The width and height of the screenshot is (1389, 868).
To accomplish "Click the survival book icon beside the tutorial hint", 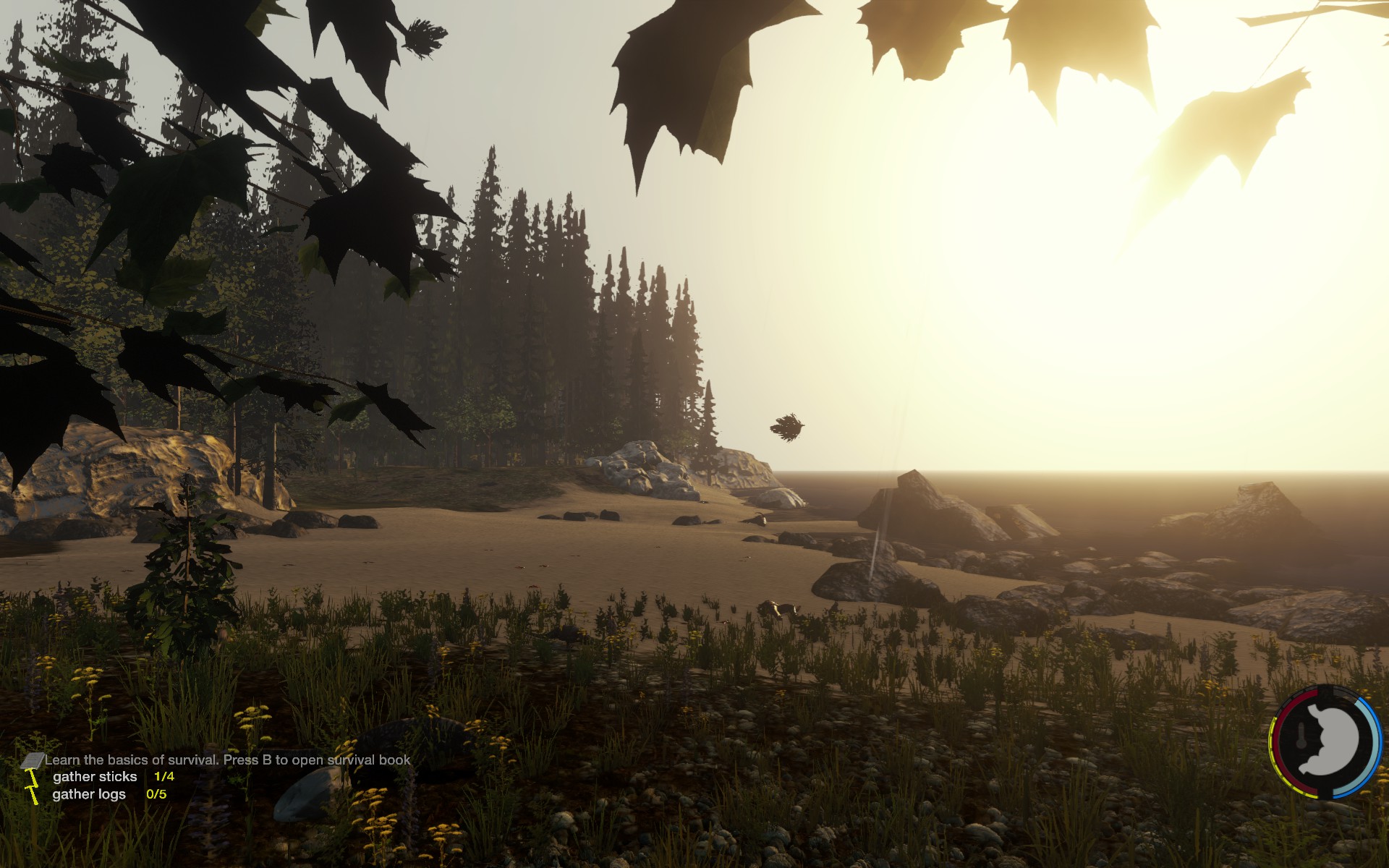I will pyautogui.click(x=33, y=760).
